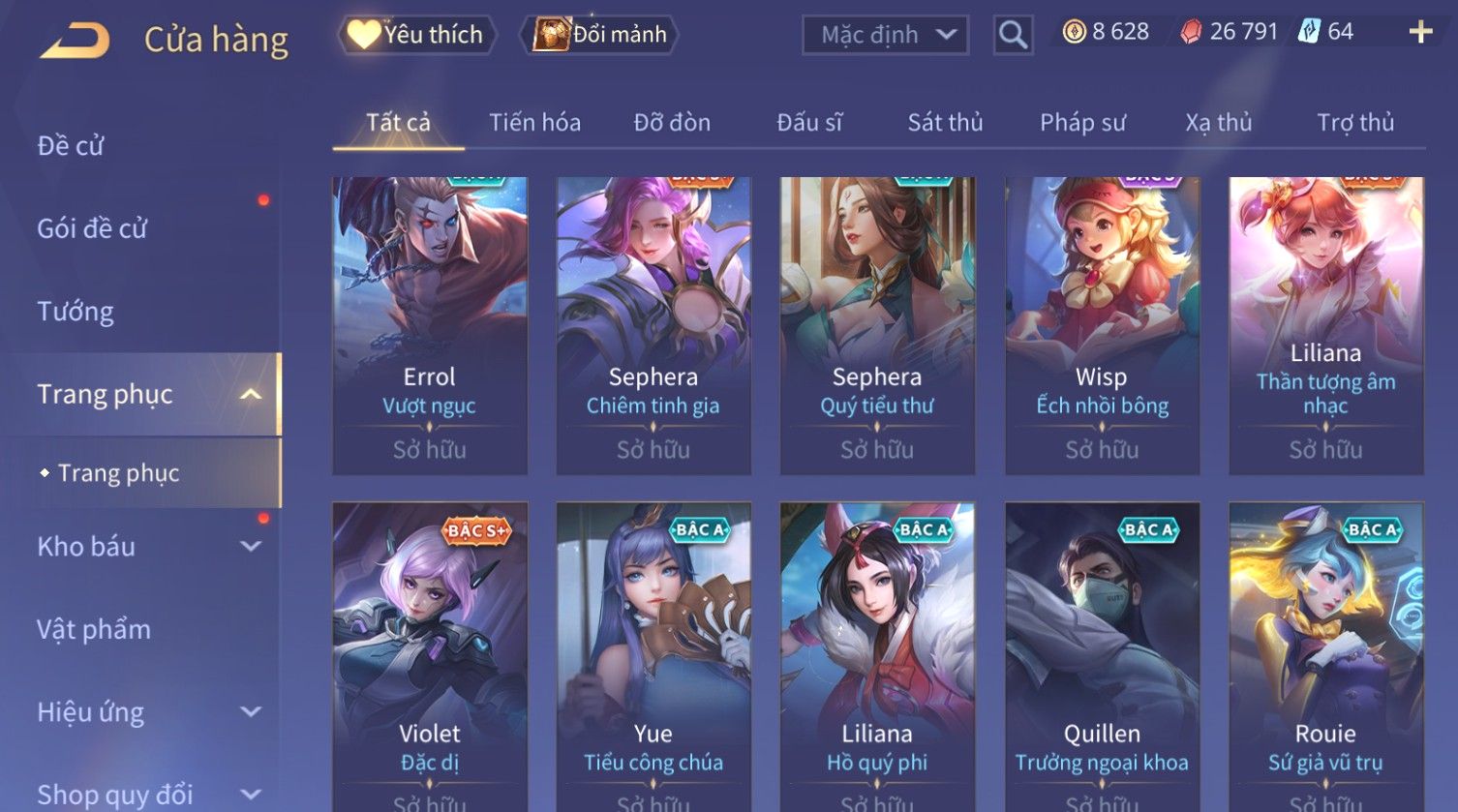Add currency with the plus button
This screenshot has width=1458, height=812.
pos(1420,33)
